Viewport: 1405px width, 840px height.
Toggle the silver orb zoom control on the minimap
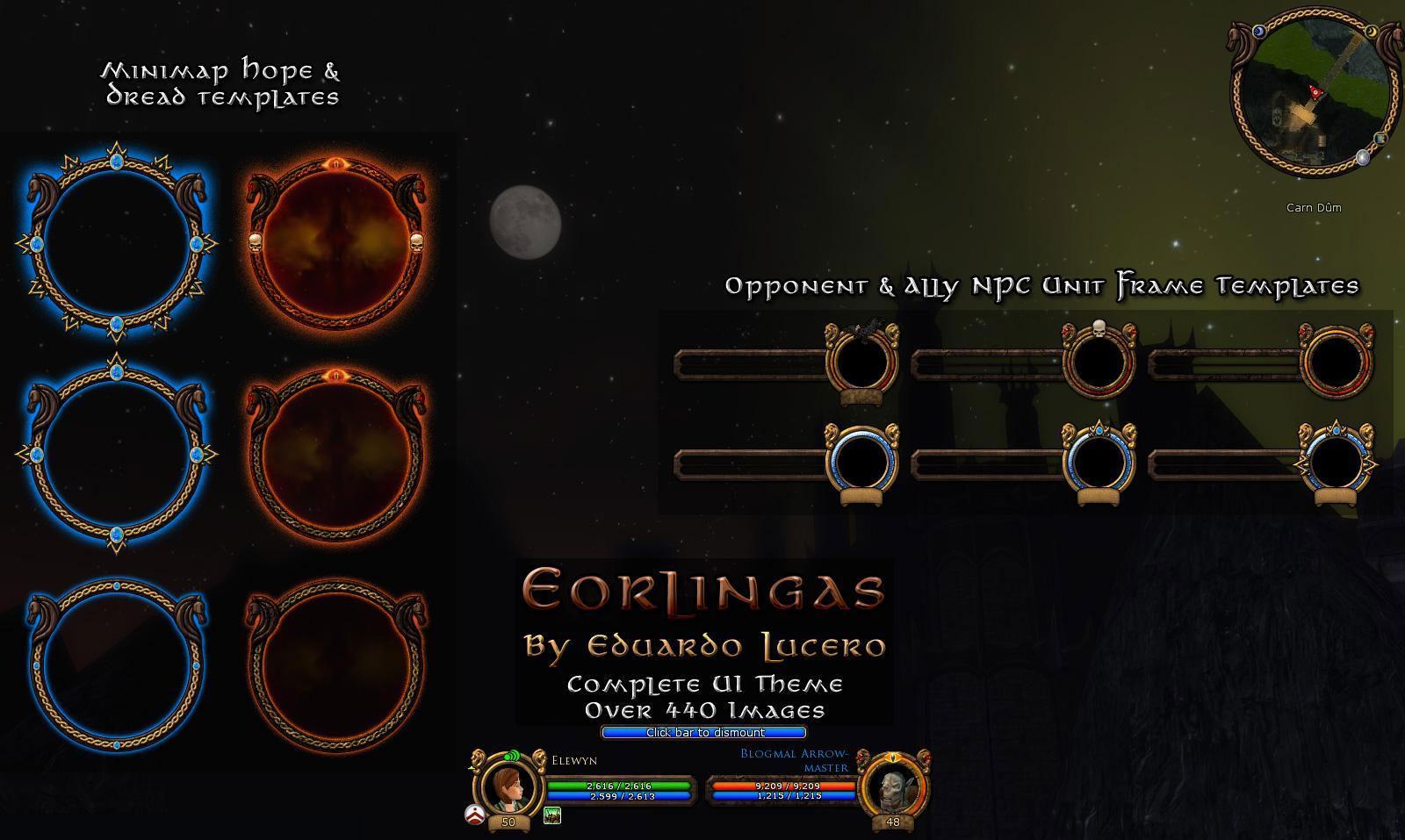coord(1363,157)
